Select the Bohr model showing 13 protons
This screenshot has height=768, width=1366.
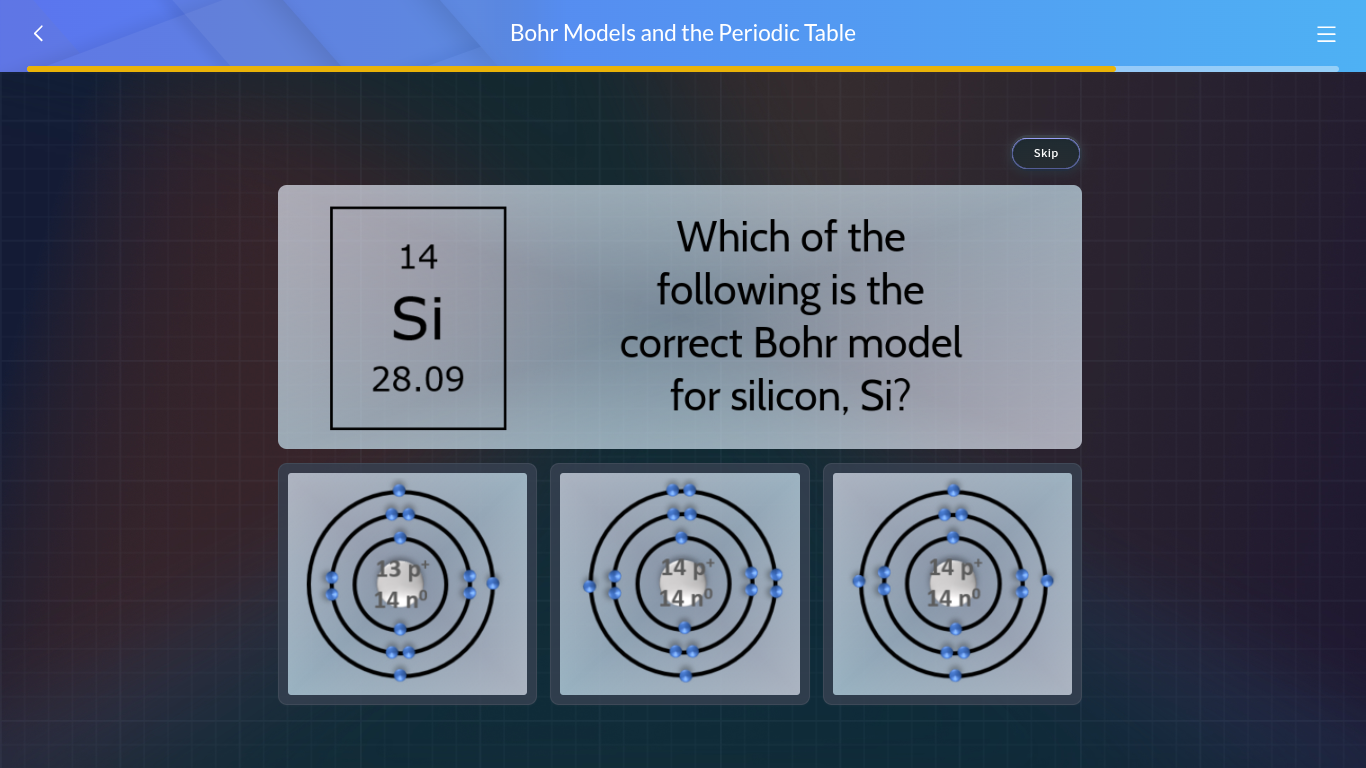[407, 583]
